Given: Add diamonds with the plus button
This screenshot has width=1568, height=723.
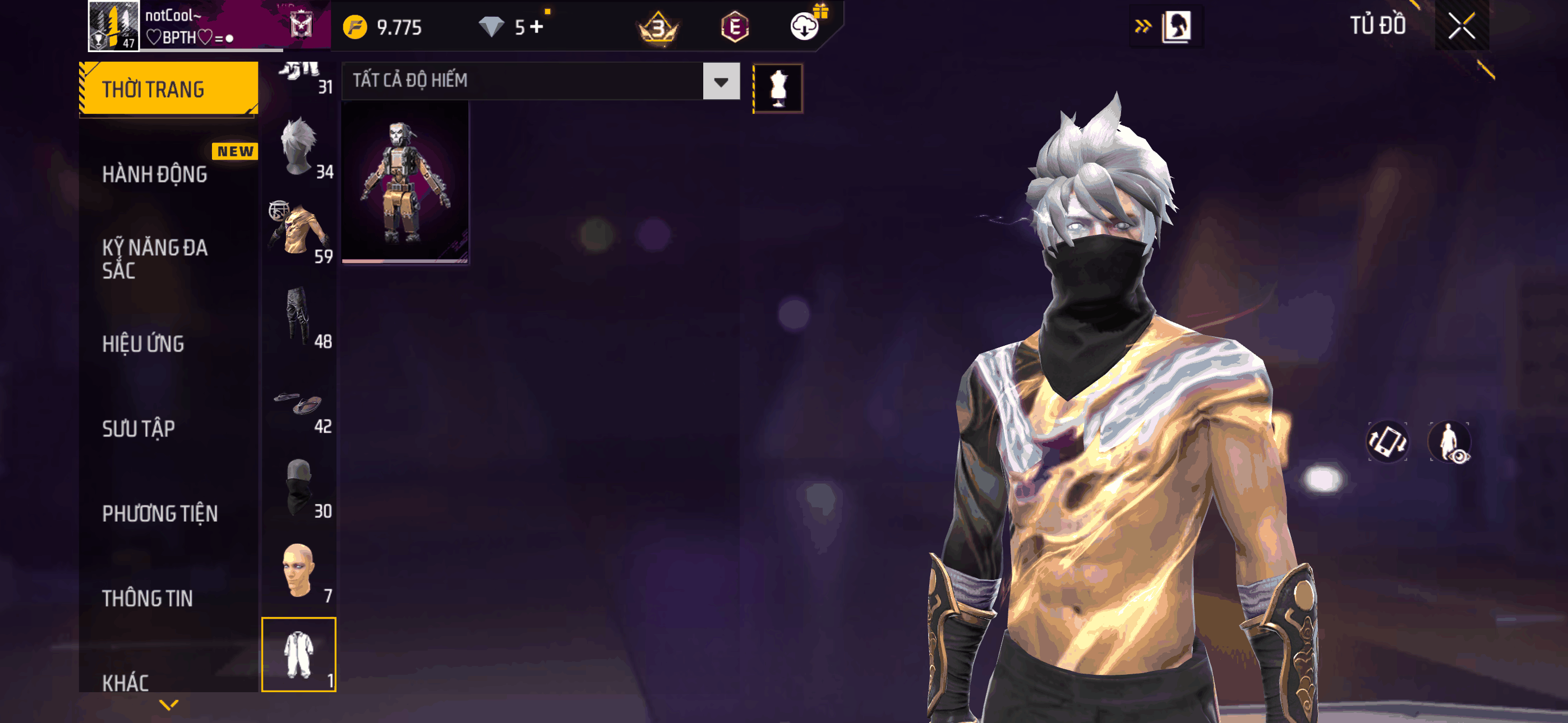Looking at the screenshot, I should point(536,27).
